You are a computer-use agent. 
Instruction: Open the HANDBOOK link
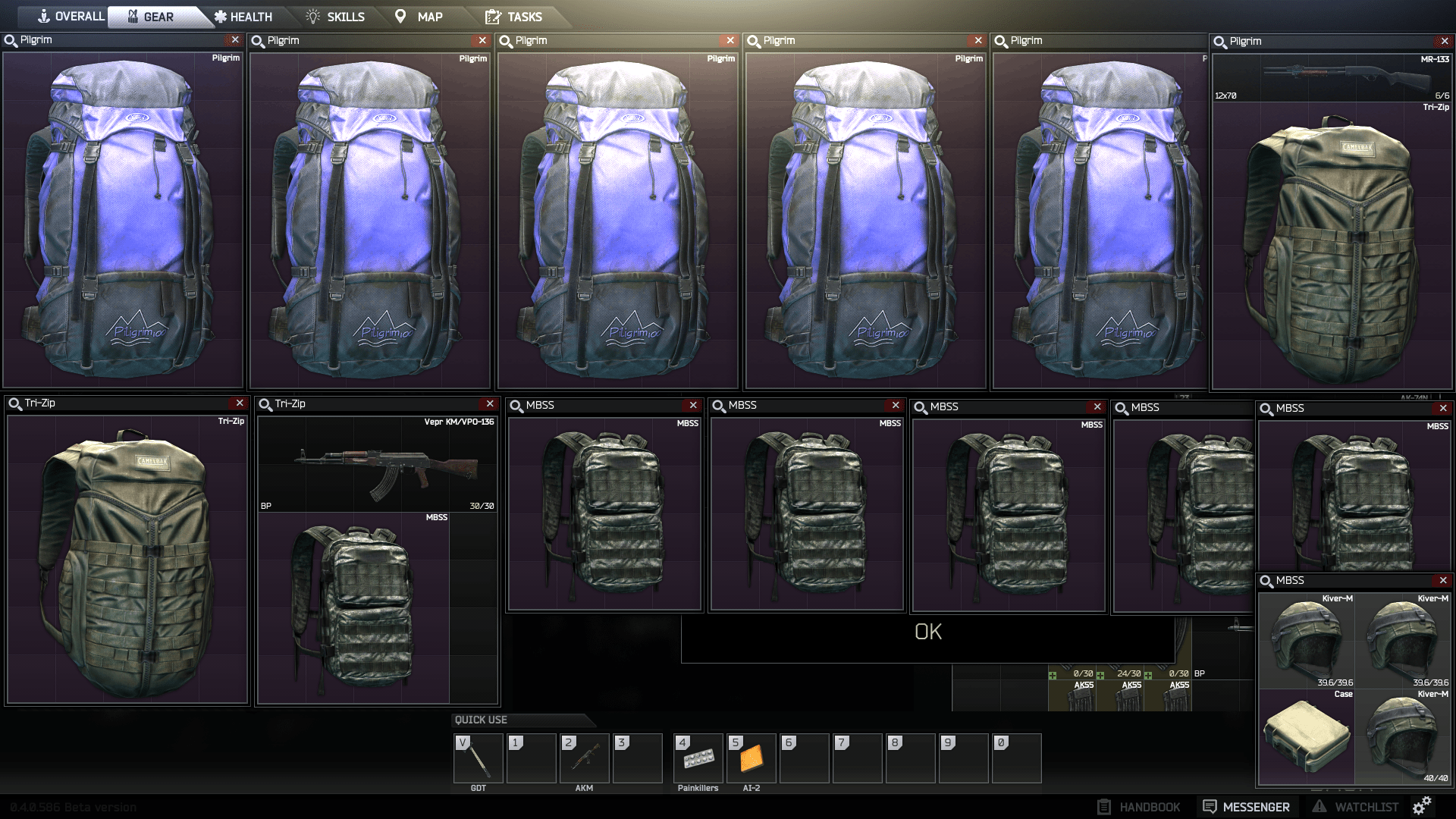[1139, 806]
